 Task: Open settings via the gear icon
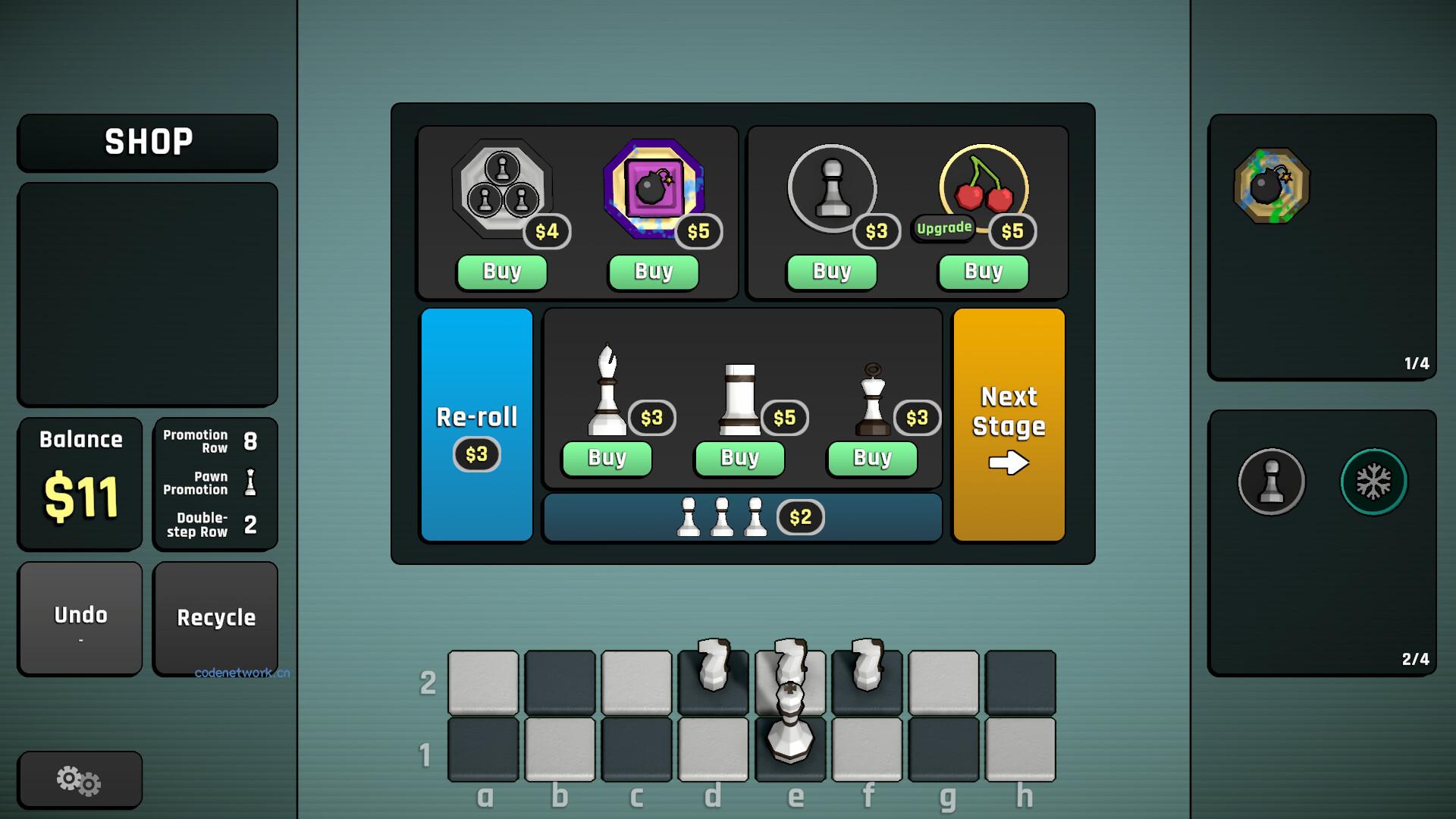point(79,778)
